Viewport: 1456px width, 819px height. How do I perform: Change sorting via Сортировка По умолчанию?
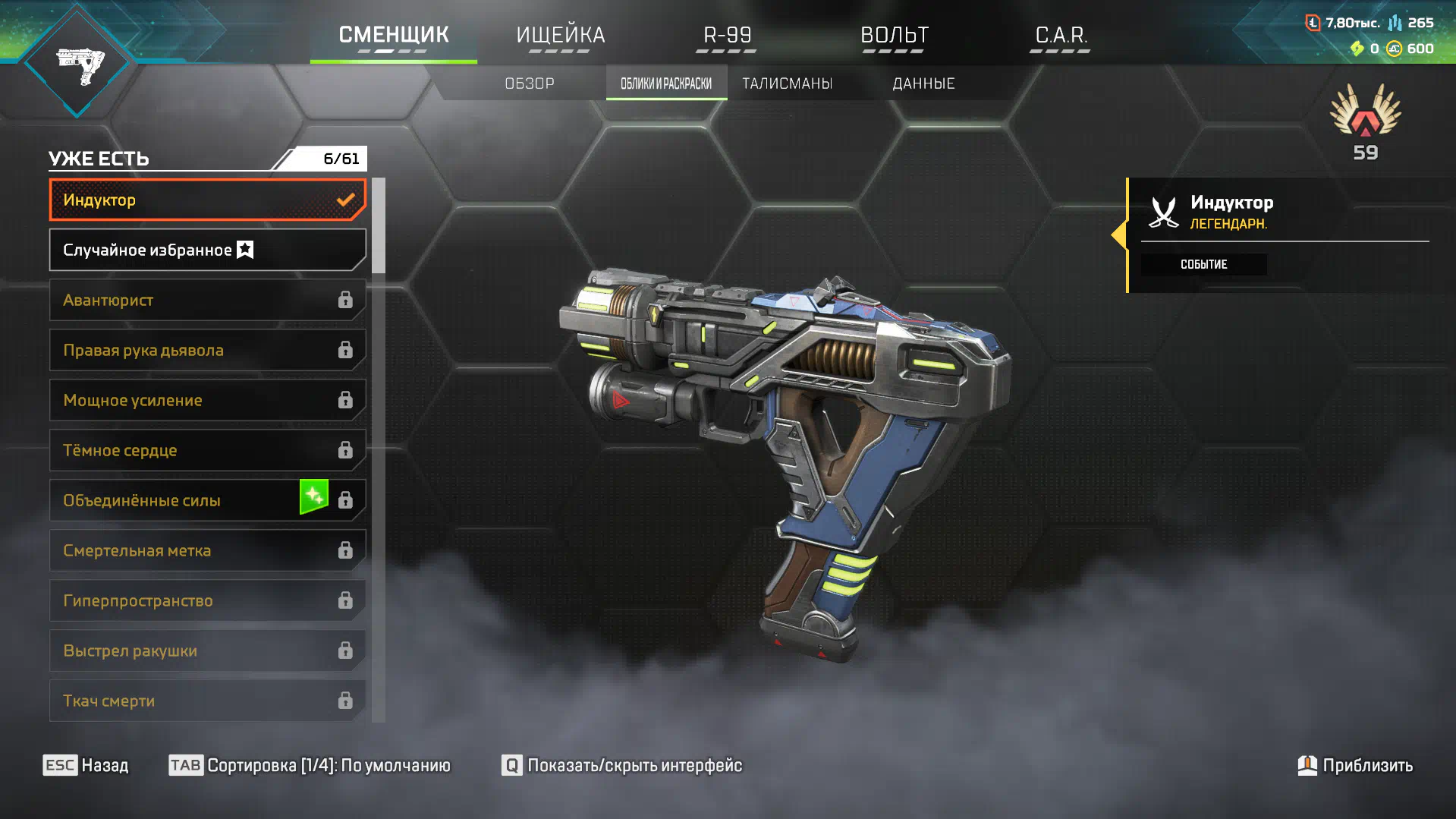click(310, 765)
